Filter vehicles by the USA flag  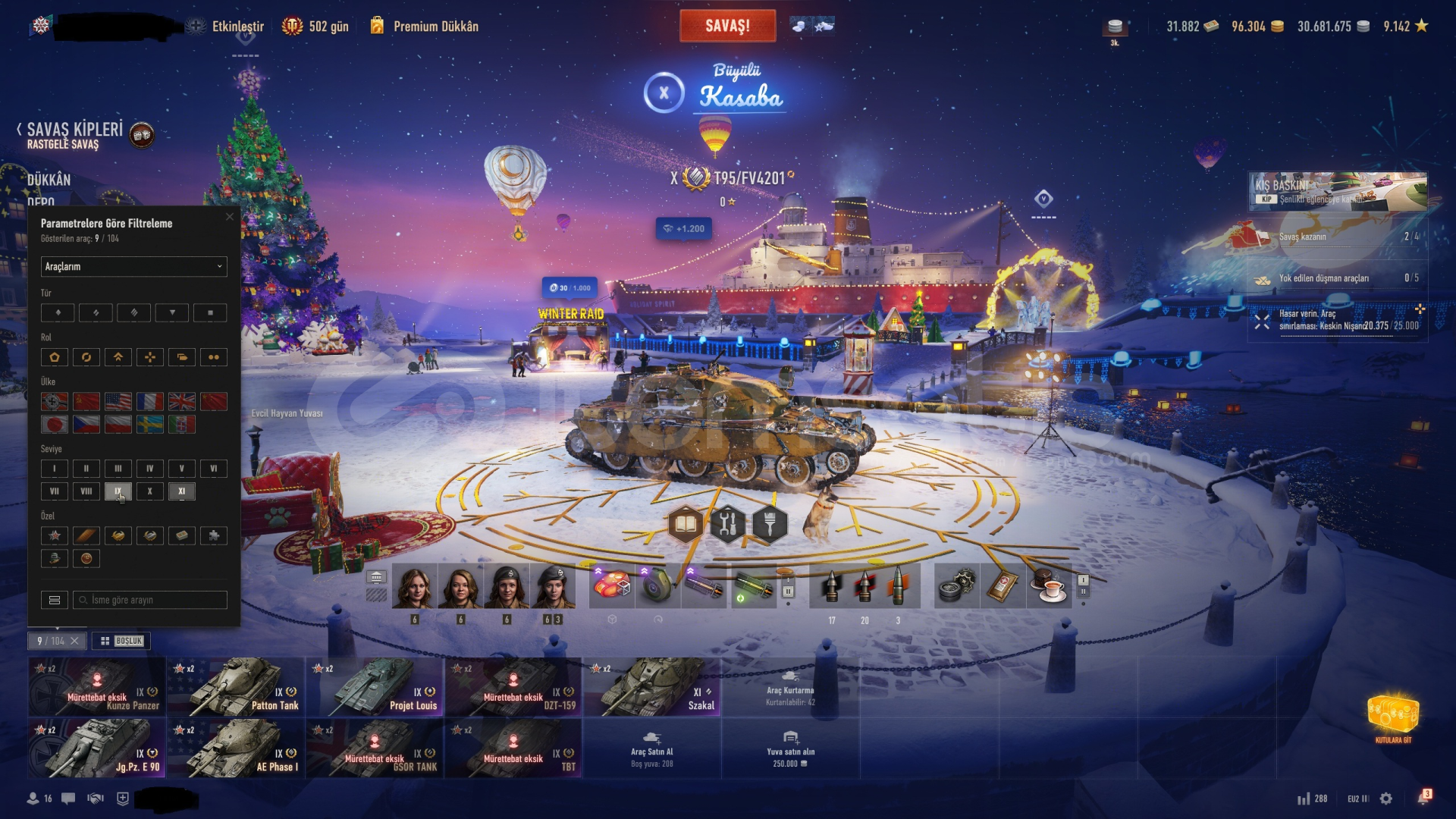coord(118,401)
